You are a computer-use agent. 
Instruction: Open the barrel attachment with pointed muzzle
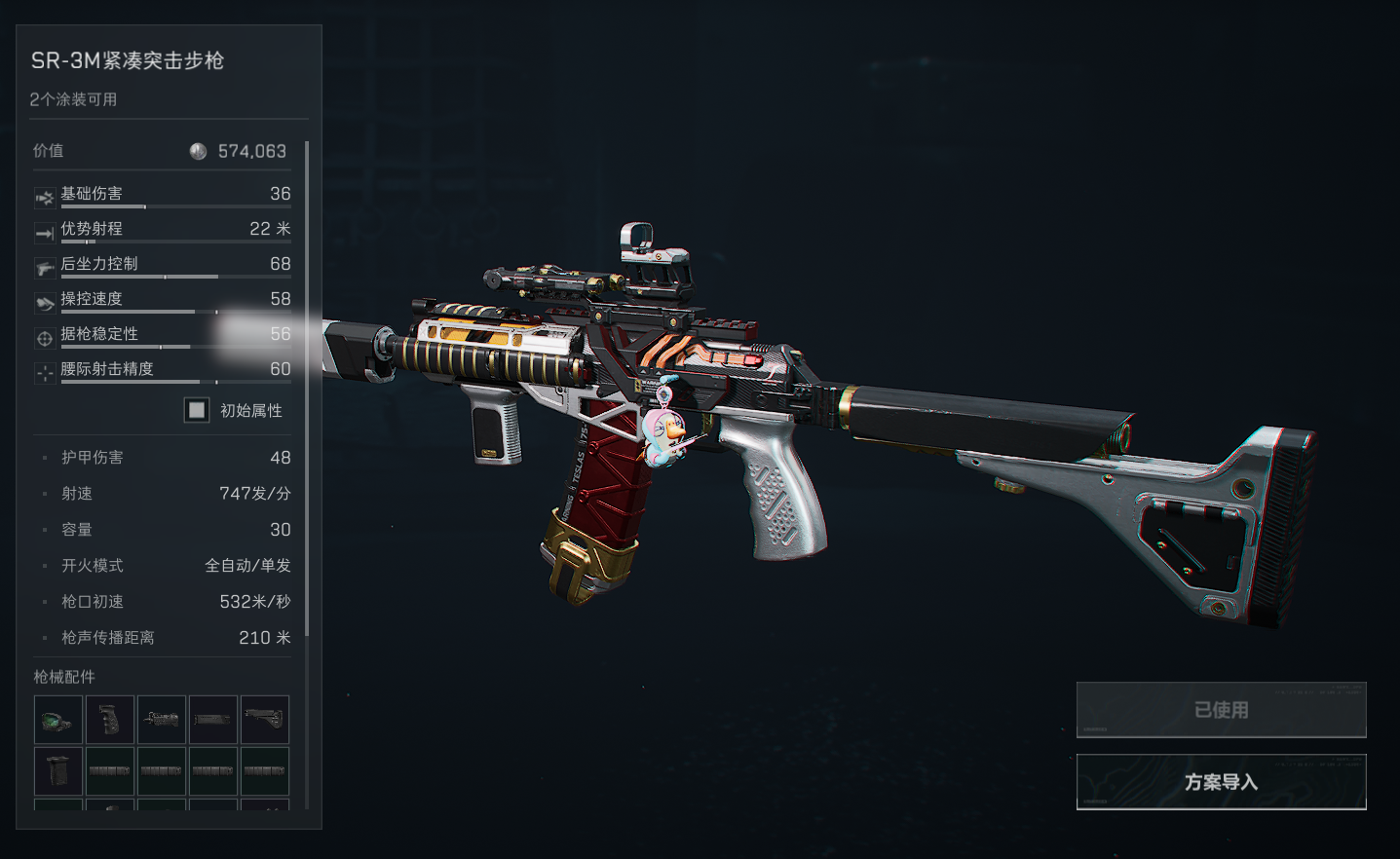(162, 721)
